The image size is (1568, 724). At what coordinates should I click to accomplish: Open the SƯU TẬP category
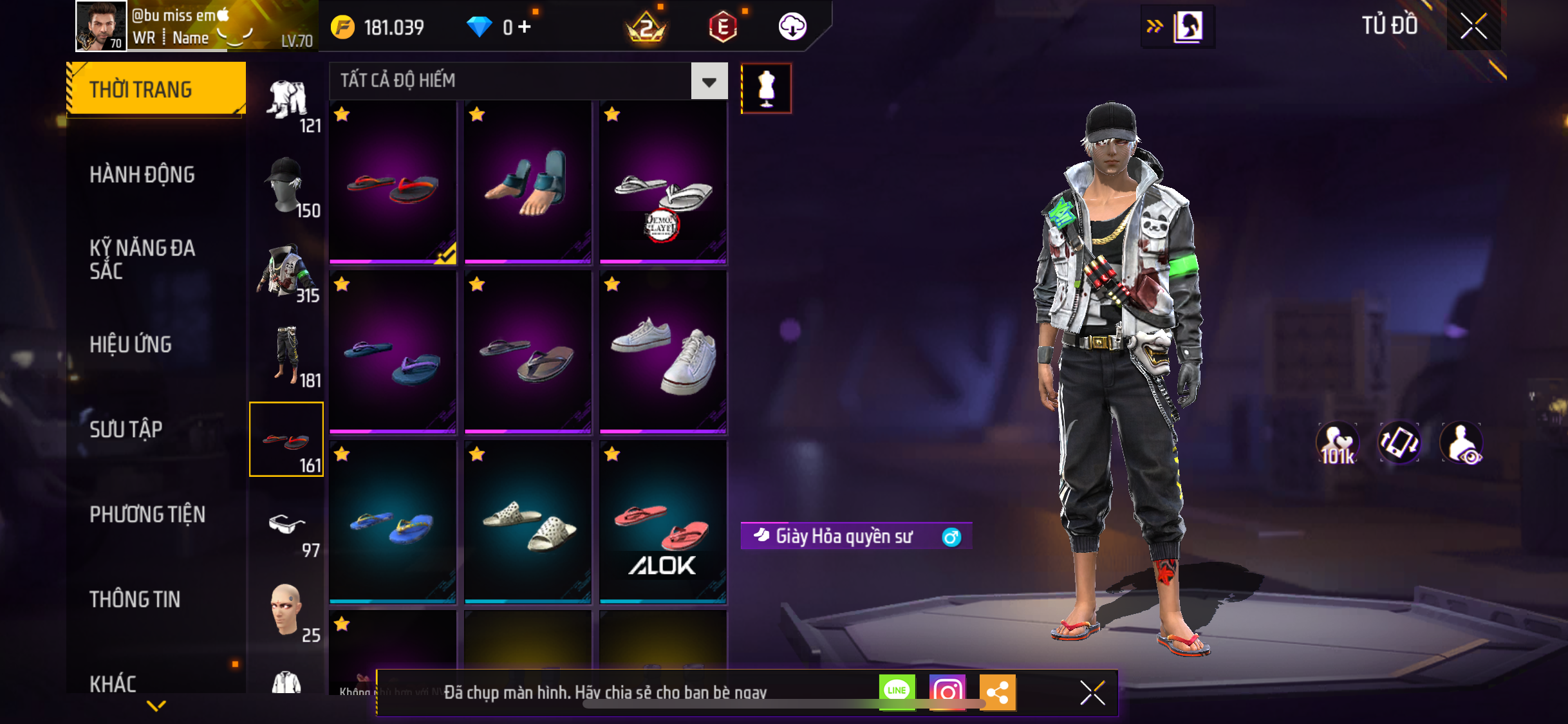(x=126, y=429)
